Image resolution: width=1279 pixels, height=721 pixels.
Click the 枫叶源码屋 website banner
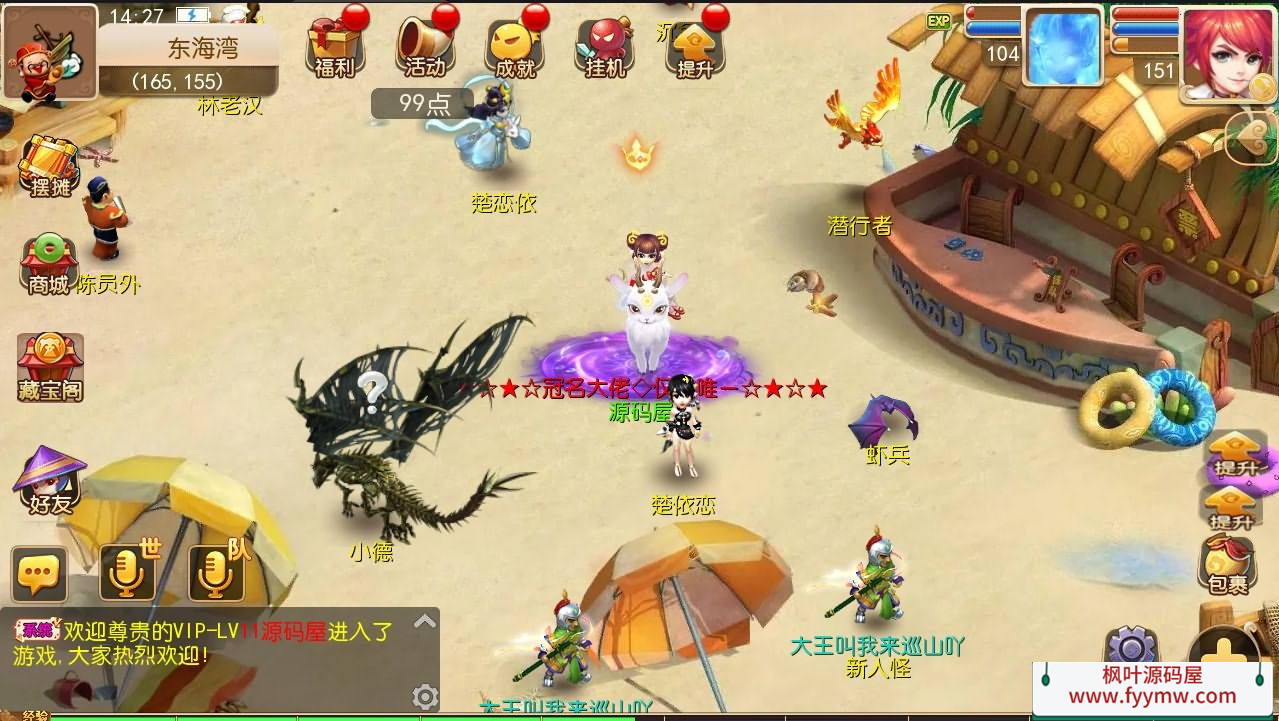(x=1152, y=686)
